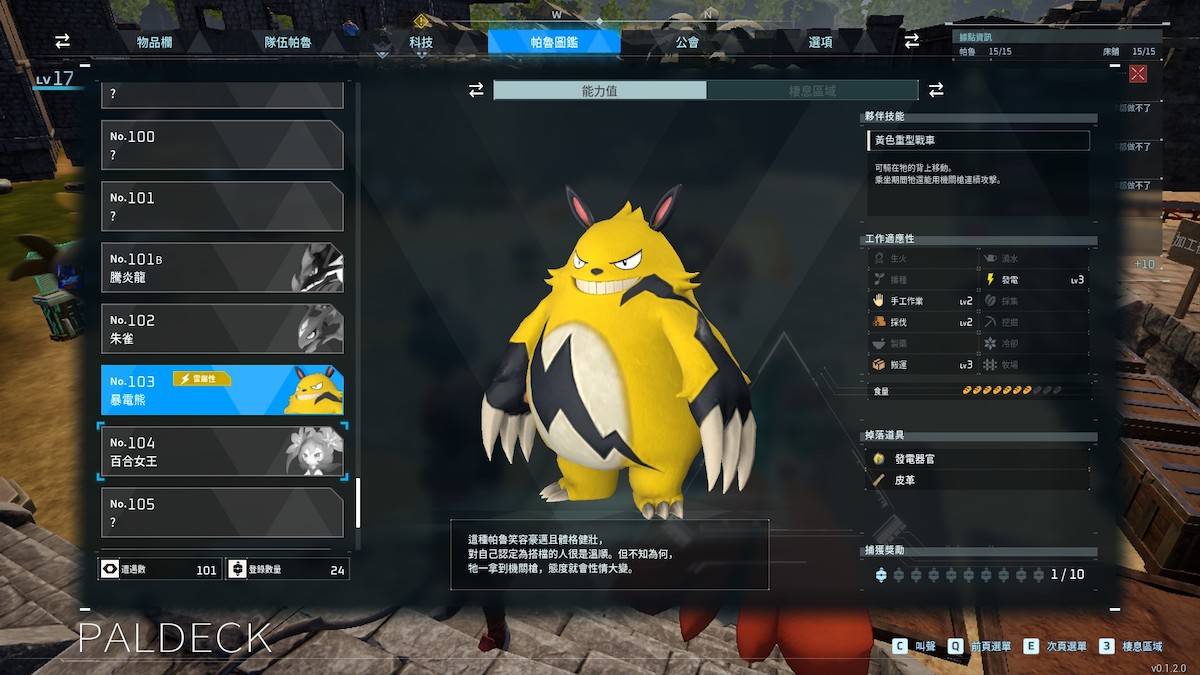Switch to the 棲息區域 habitat sub-tab
The image size is (1200, 675).
(812, 90)
